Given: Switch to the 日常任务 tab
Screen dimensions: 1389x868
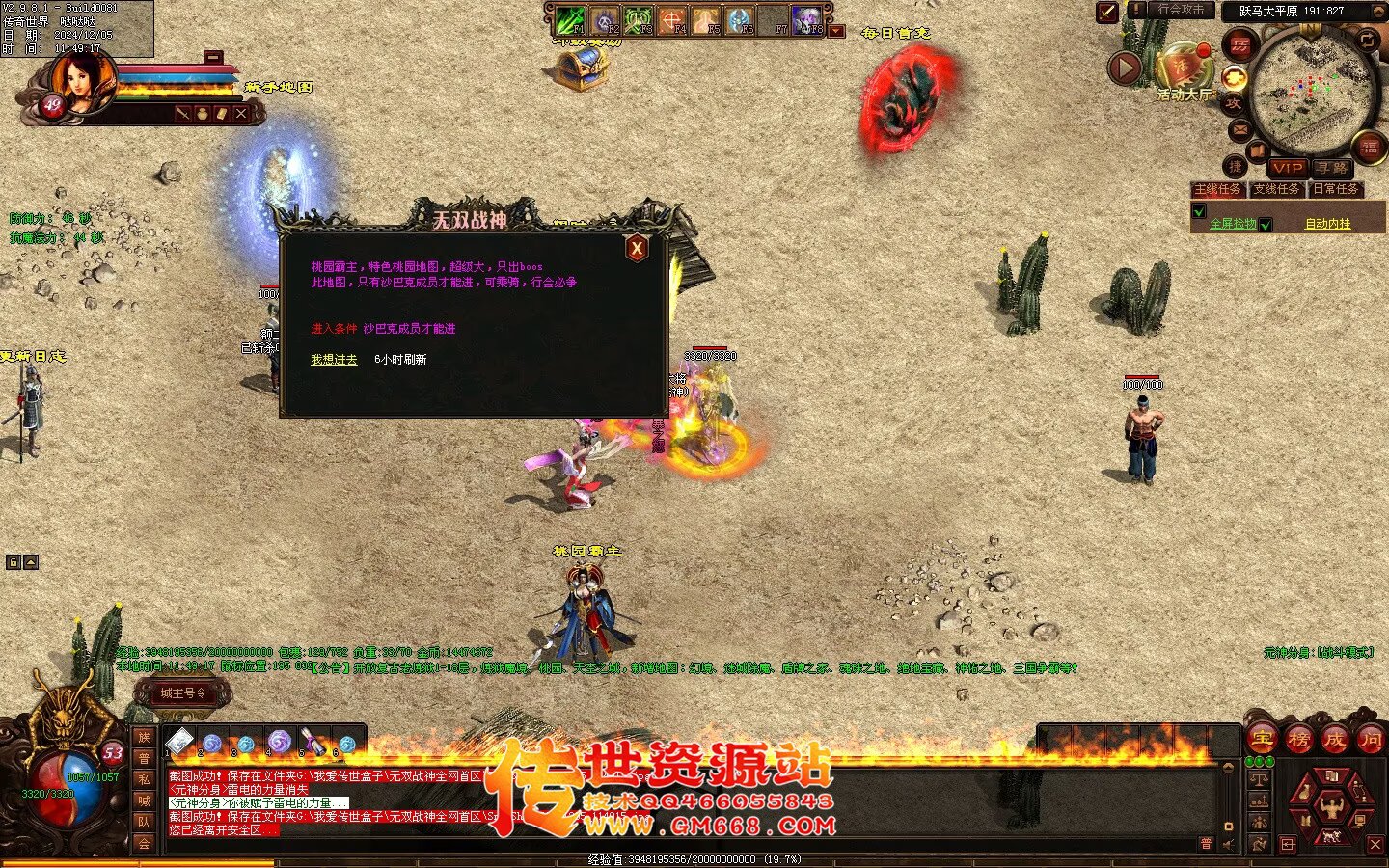Looking at the screenshot, I should point(1336,190).
